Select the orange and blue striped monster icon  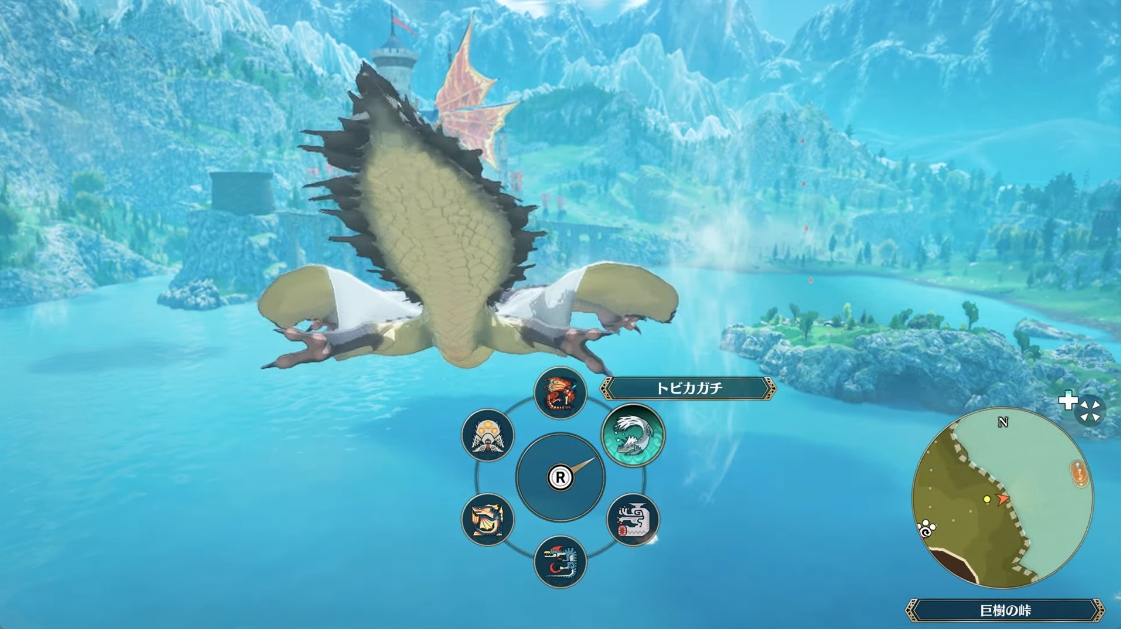coord(488,519)
